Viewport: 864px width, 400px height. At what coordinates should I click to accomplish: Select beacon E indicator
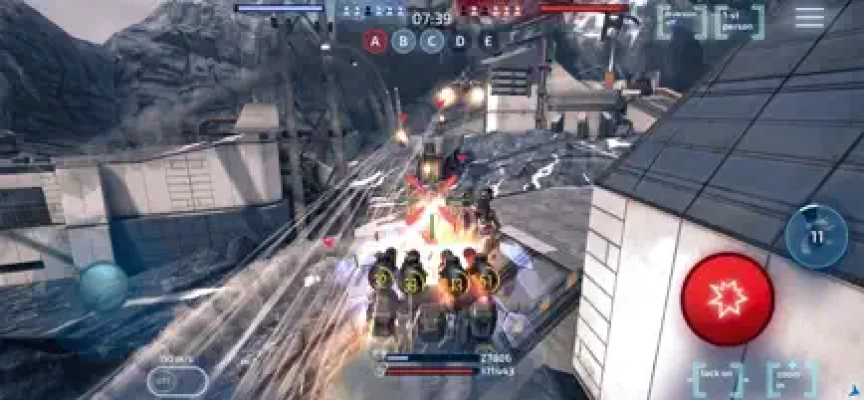click(x=487, y=41)
